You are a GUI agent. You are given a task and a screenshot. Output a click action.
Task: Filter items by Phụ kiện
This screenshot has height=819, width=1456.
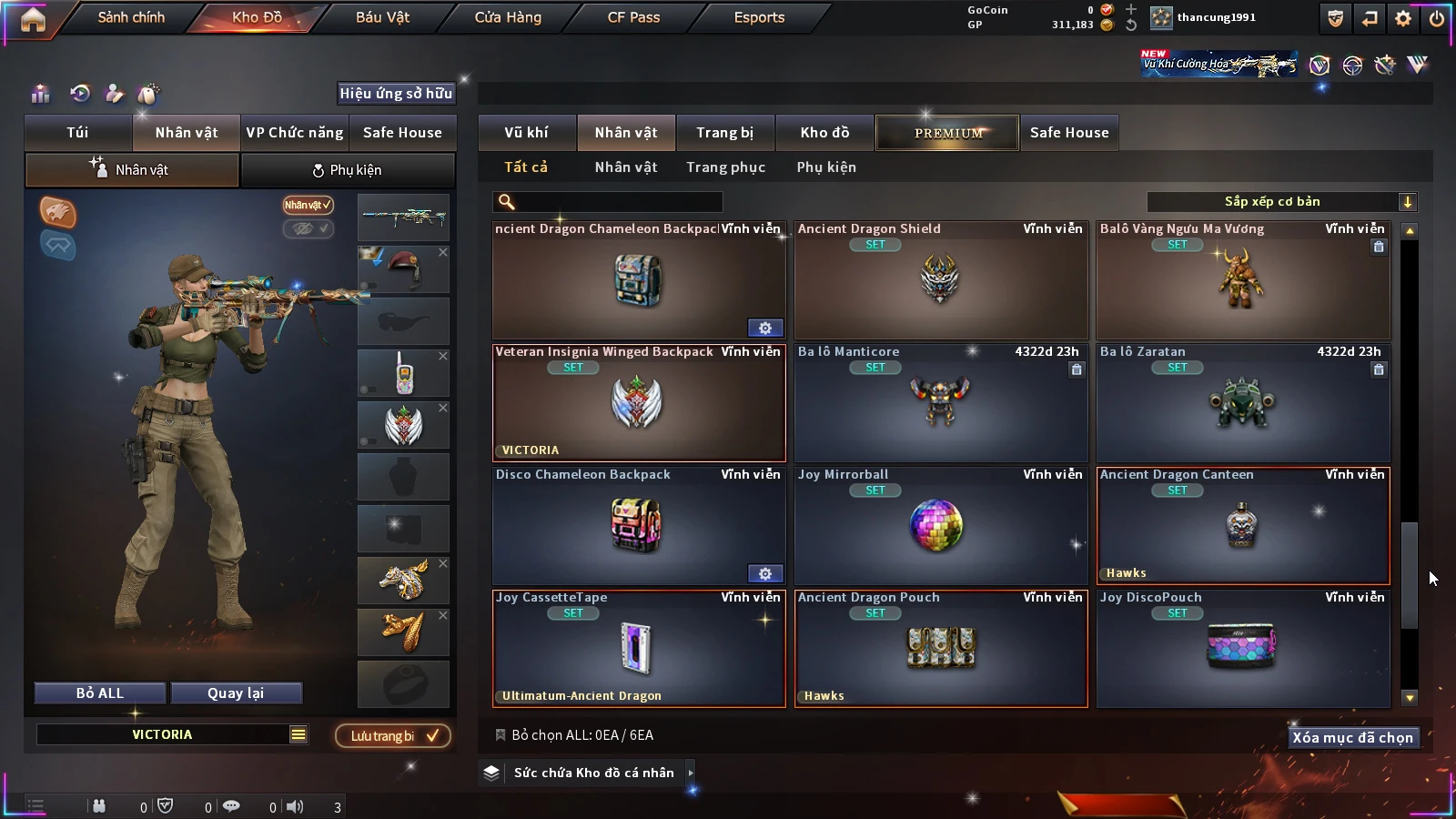click(826, 167)
